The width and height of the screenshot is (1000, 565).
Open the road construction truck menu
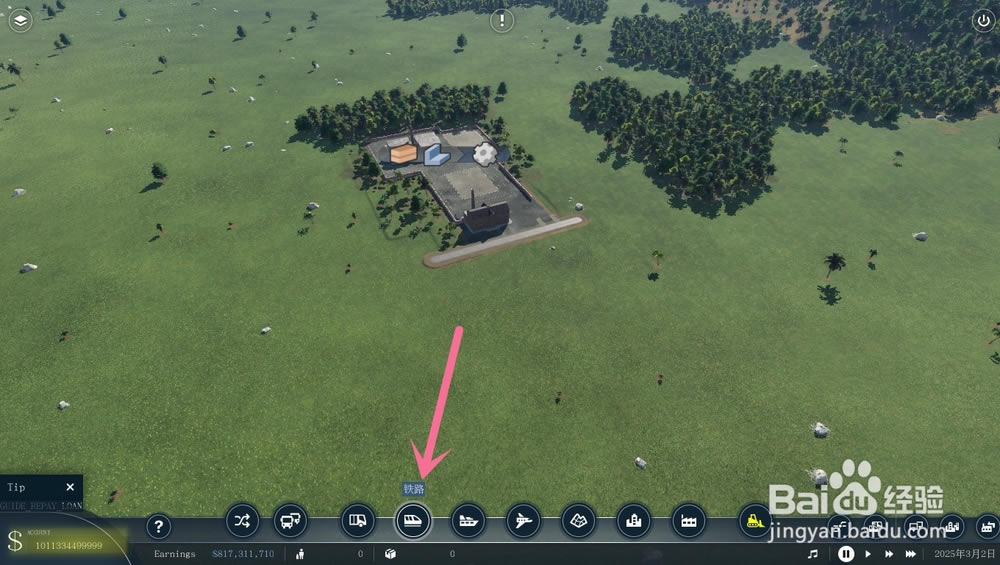(x=358, y=520)
